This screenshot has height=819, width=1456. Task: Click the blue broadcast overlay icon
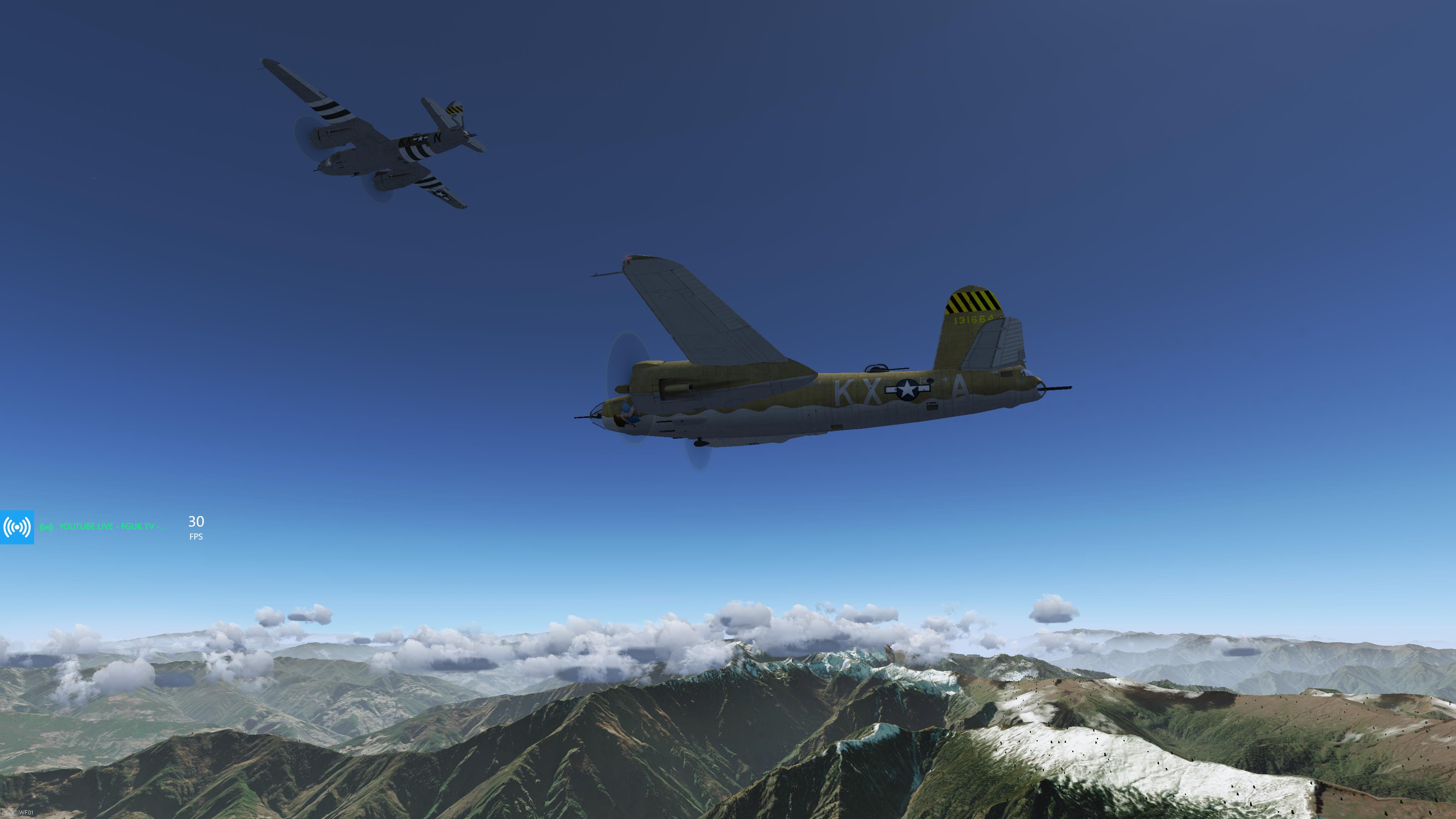pyautogui.click(x=17, y=527)
